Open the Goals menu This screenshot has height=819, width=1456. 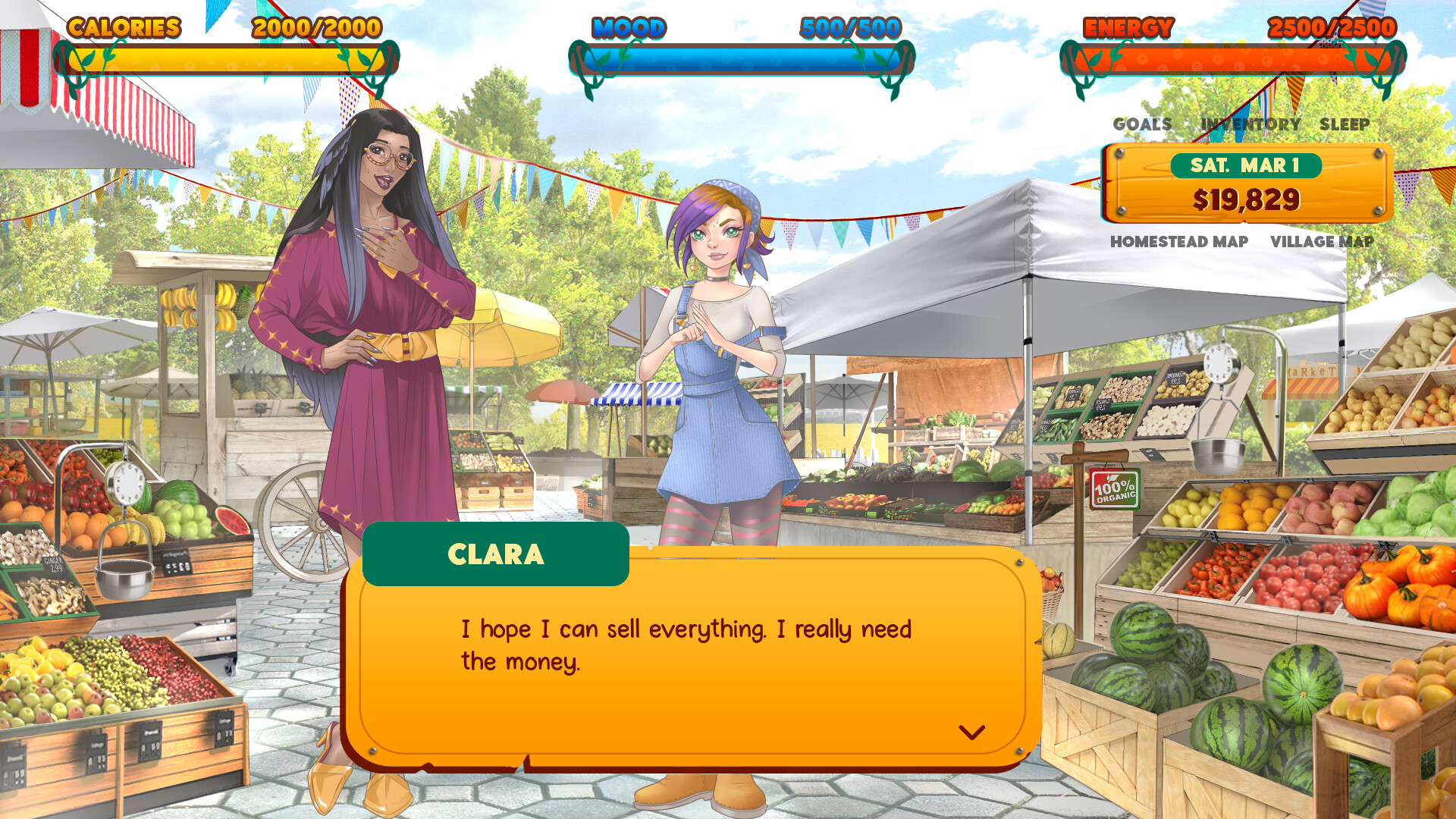pos(1142,124)
